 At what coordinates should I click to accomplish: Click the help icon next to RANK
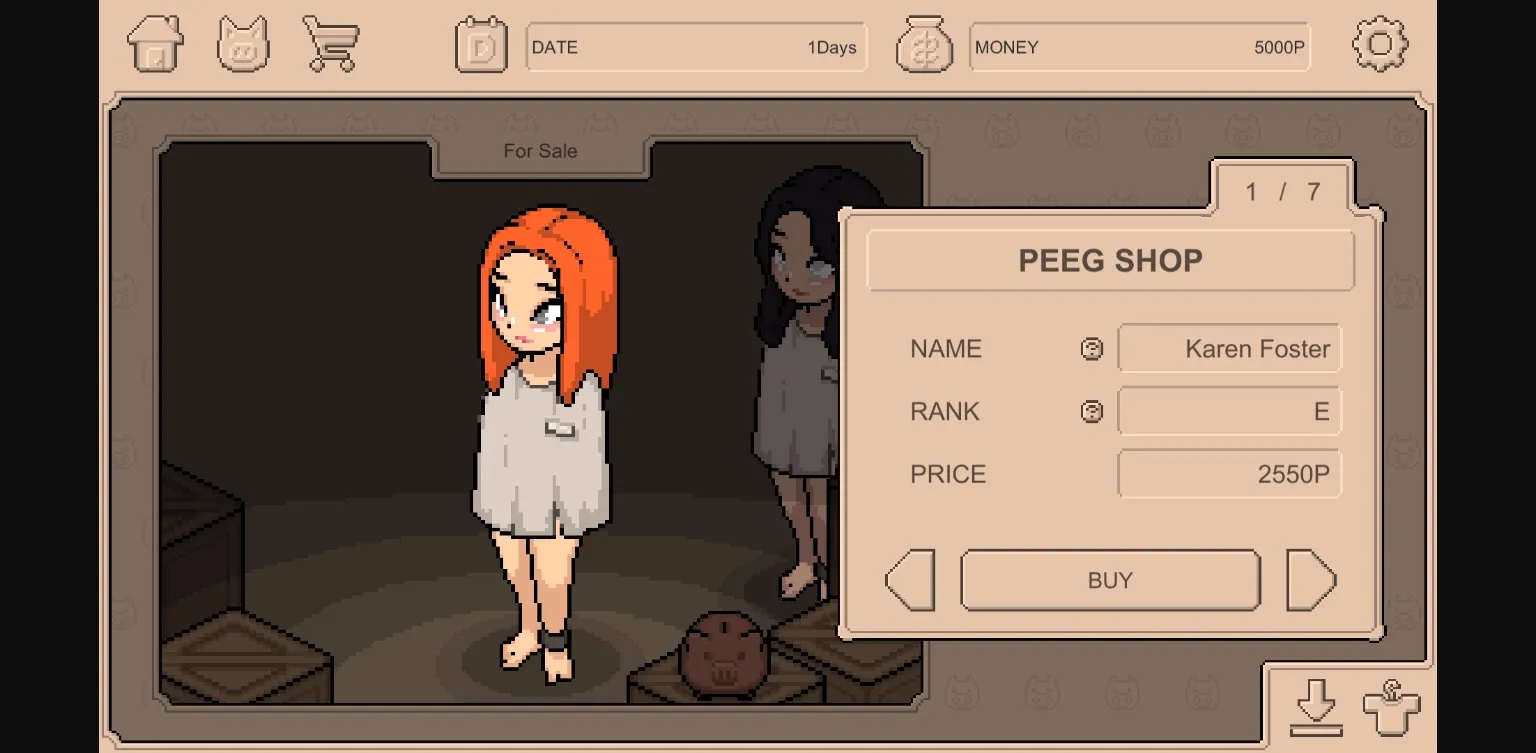1091,411
